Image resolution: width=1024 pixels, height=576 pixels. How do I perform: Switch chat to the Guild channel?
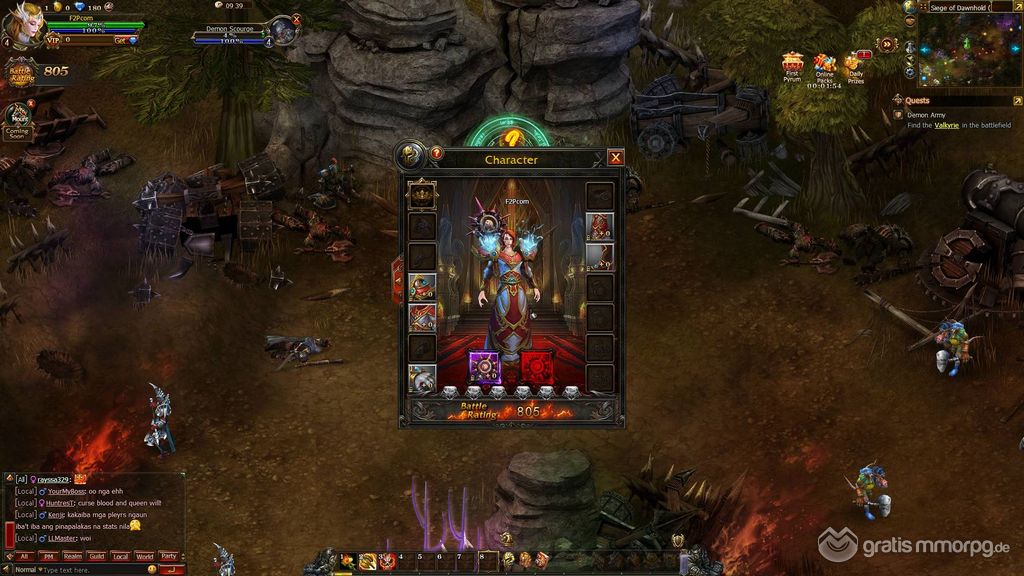click(x=96, y=556)
